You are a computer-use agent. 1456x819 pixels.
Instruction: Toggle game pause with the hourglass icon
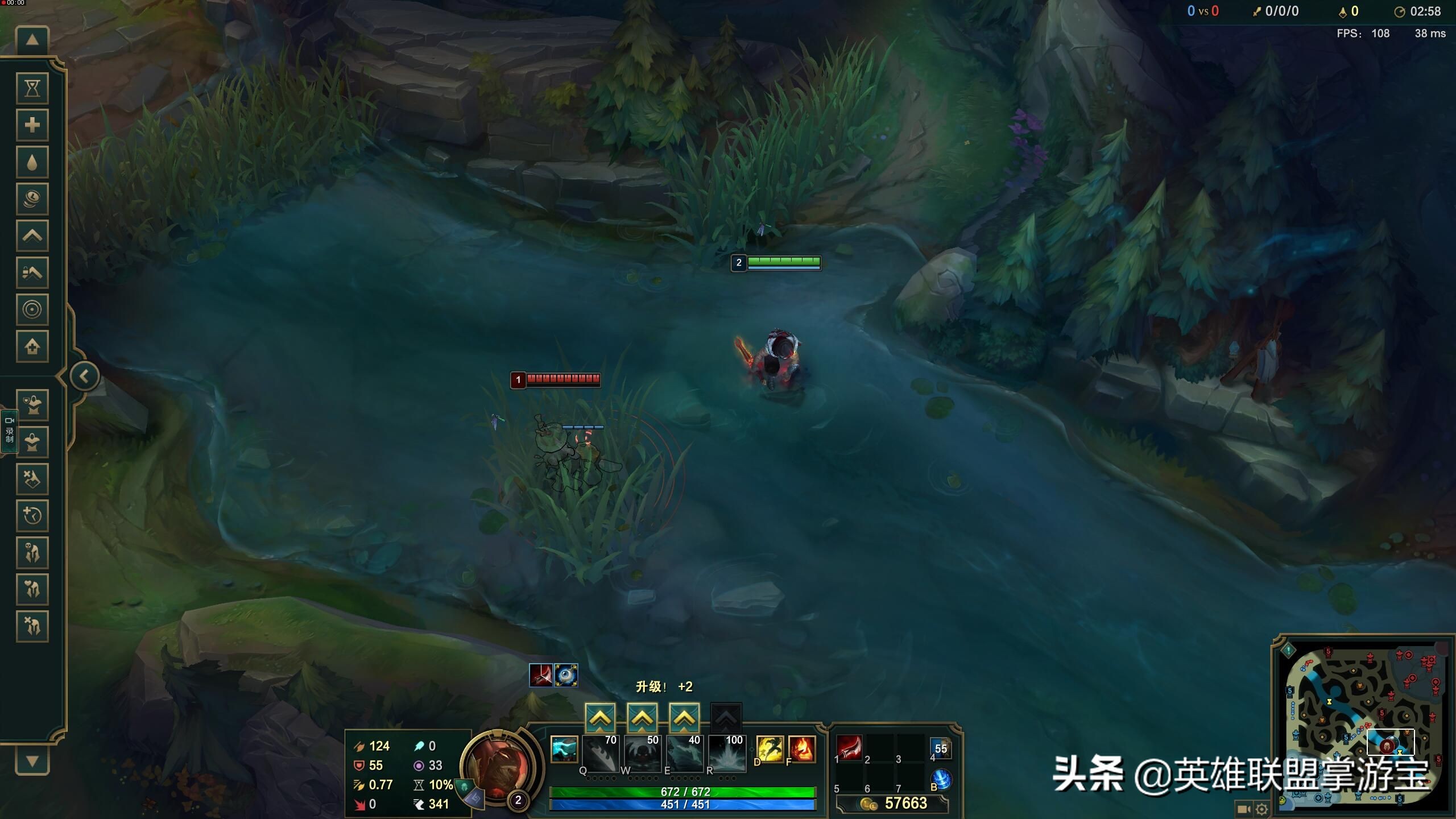pos(32,88)
